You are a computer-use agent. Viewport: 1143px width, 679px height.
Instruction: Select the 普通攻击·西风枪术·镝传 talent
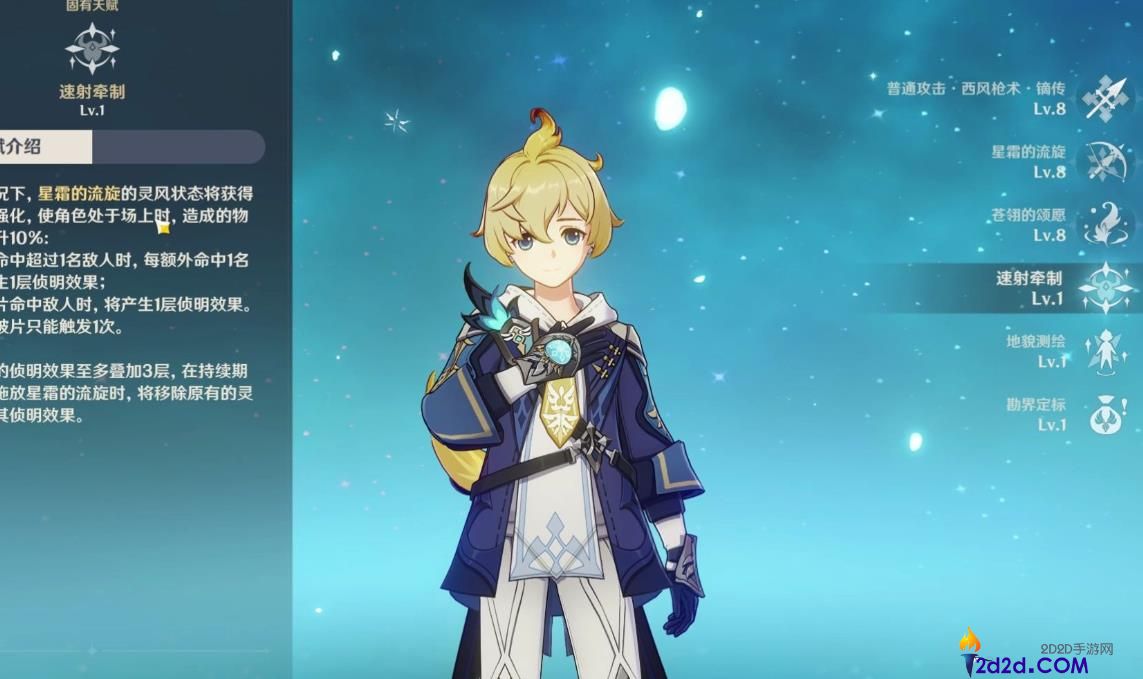pyautogui.click(x=1107, y=99)
